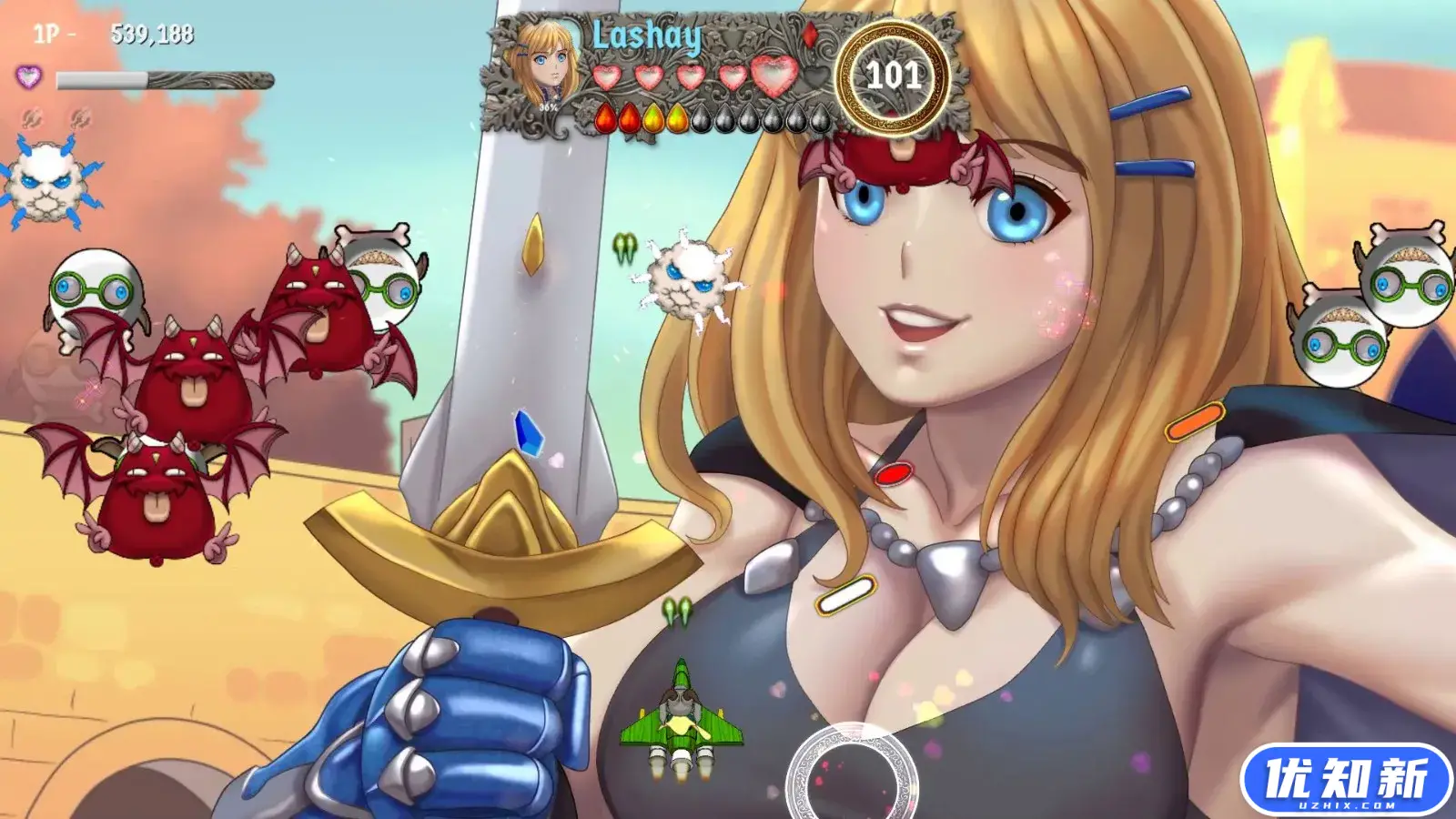
Task: Select the large glowing heart in the health row
Action: 774,76
